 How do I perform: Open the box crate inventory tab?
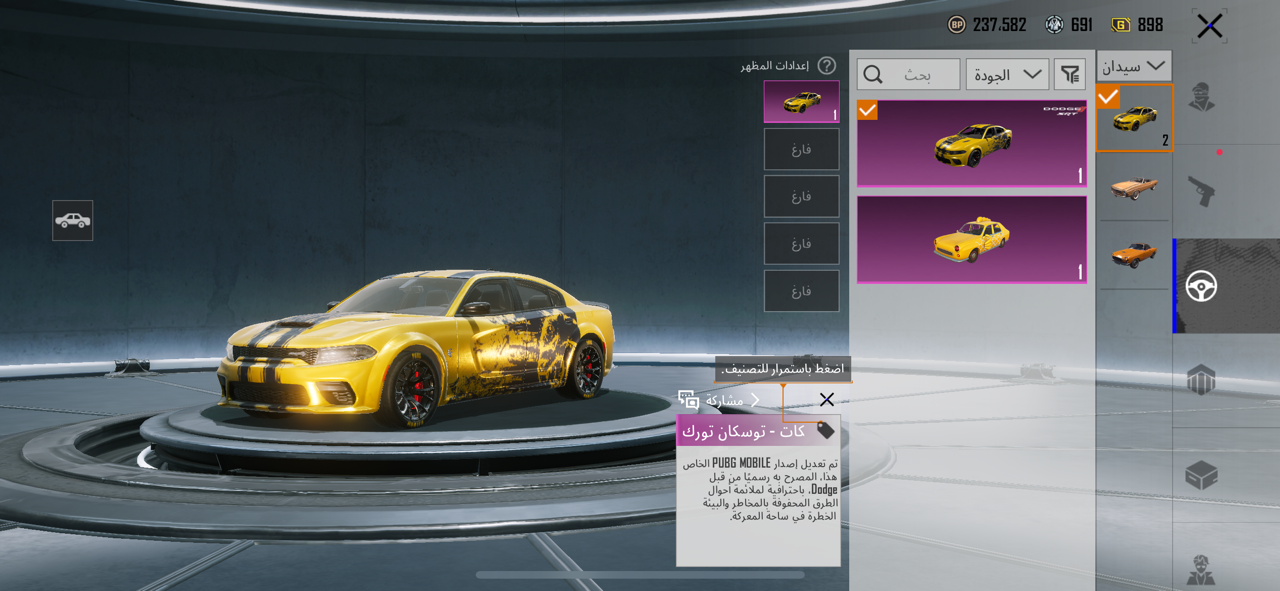tap(1201, 475)
